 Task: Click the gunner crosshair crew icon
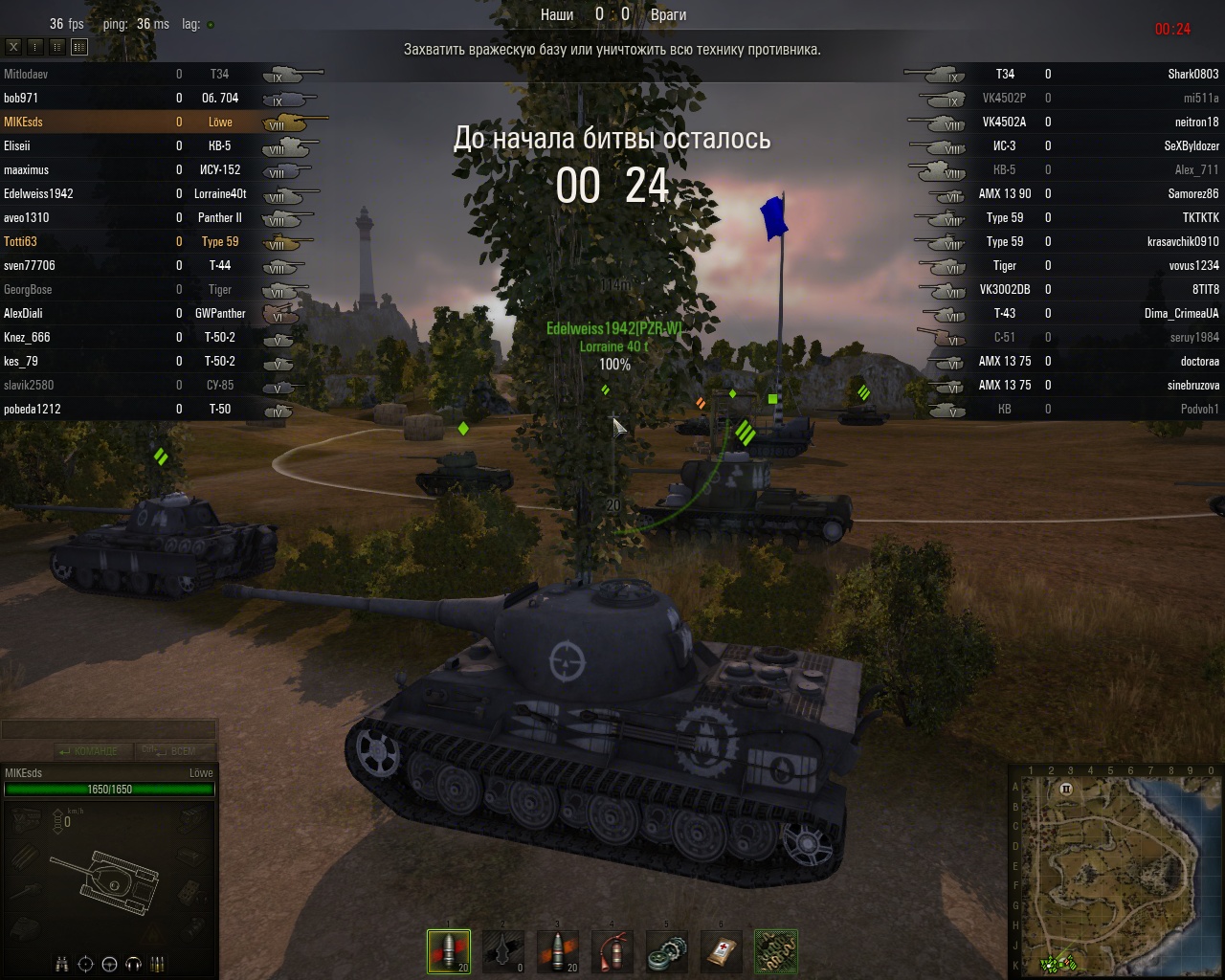pos(85,964)
